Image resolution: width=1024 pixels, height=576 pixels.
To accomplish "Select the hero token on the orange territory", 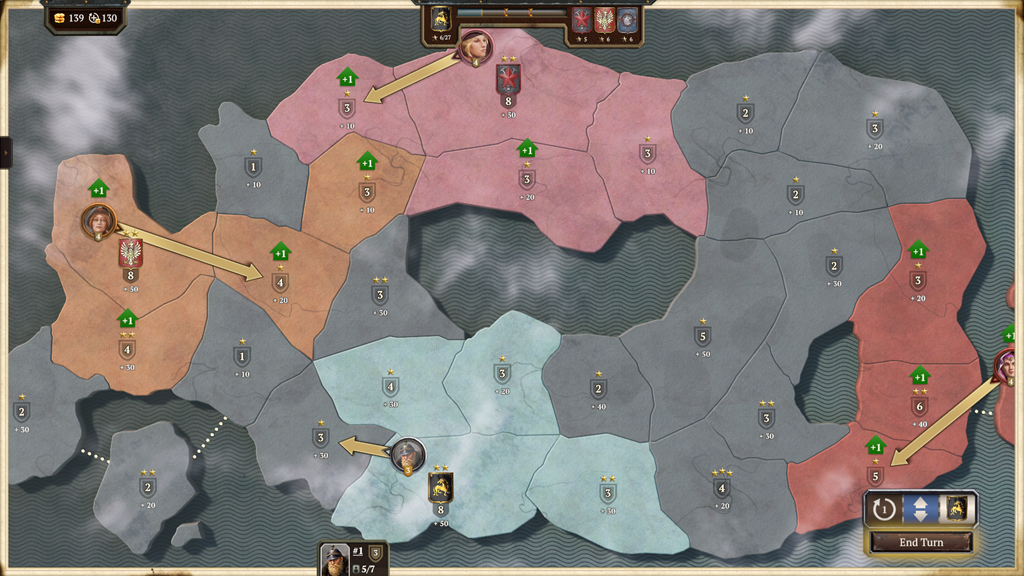I will point(98,221).
